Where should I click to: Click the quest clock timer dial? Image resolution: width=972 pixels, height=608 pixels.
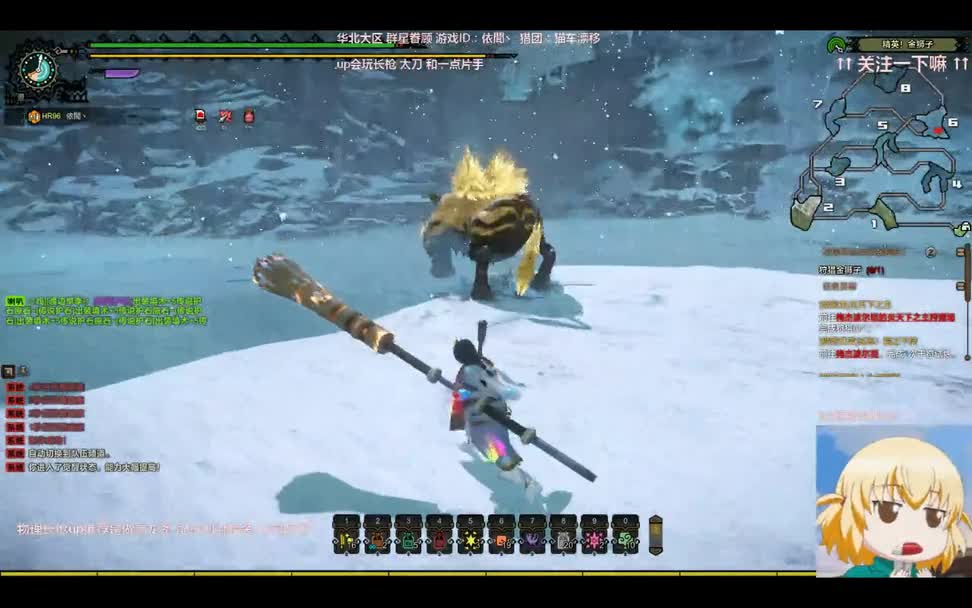pyautogui.click(x=38, y=70)
